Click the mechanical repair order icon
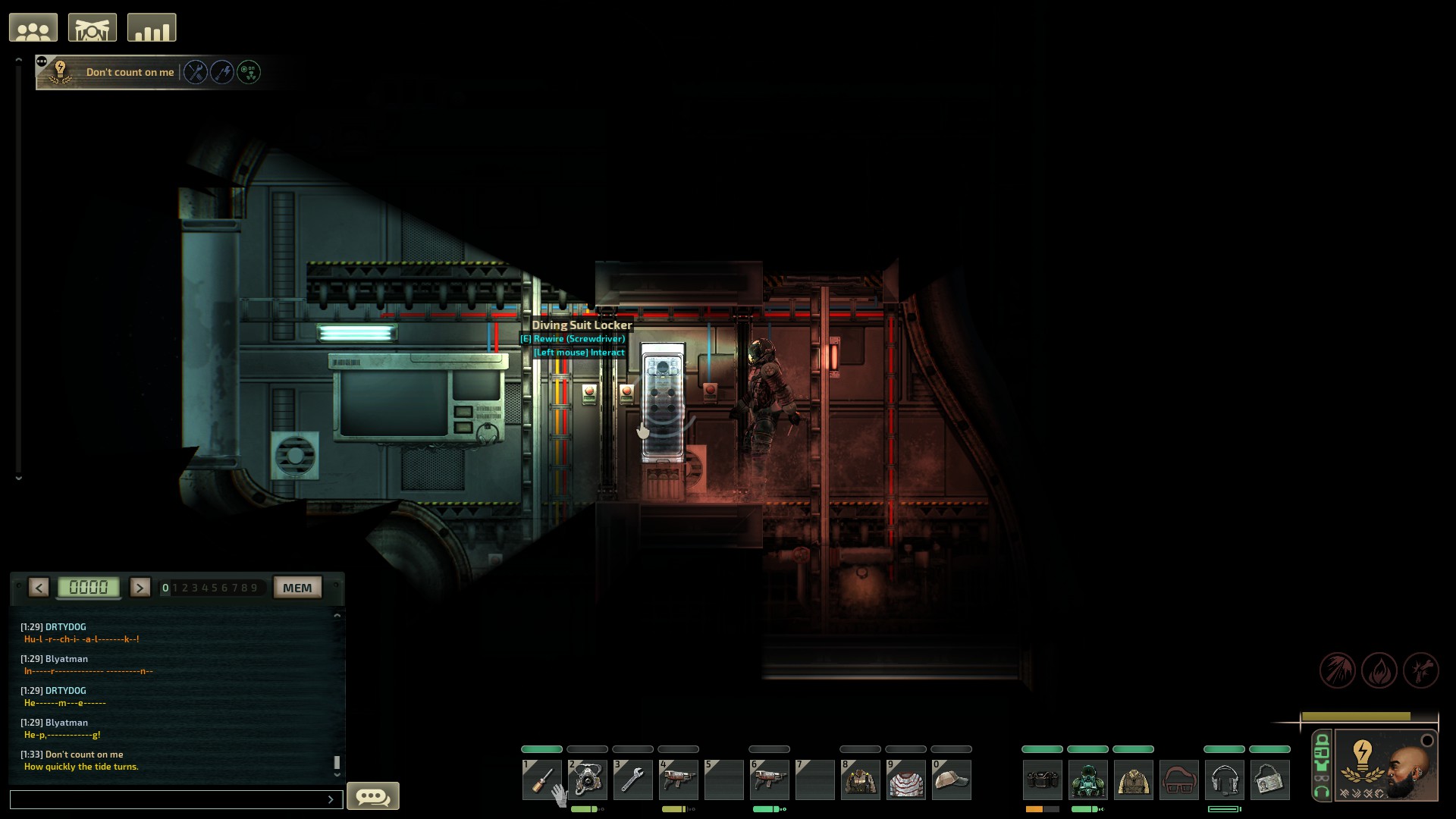The width and height of the screenshot is (1456, 819). click(x=196, y=72)
